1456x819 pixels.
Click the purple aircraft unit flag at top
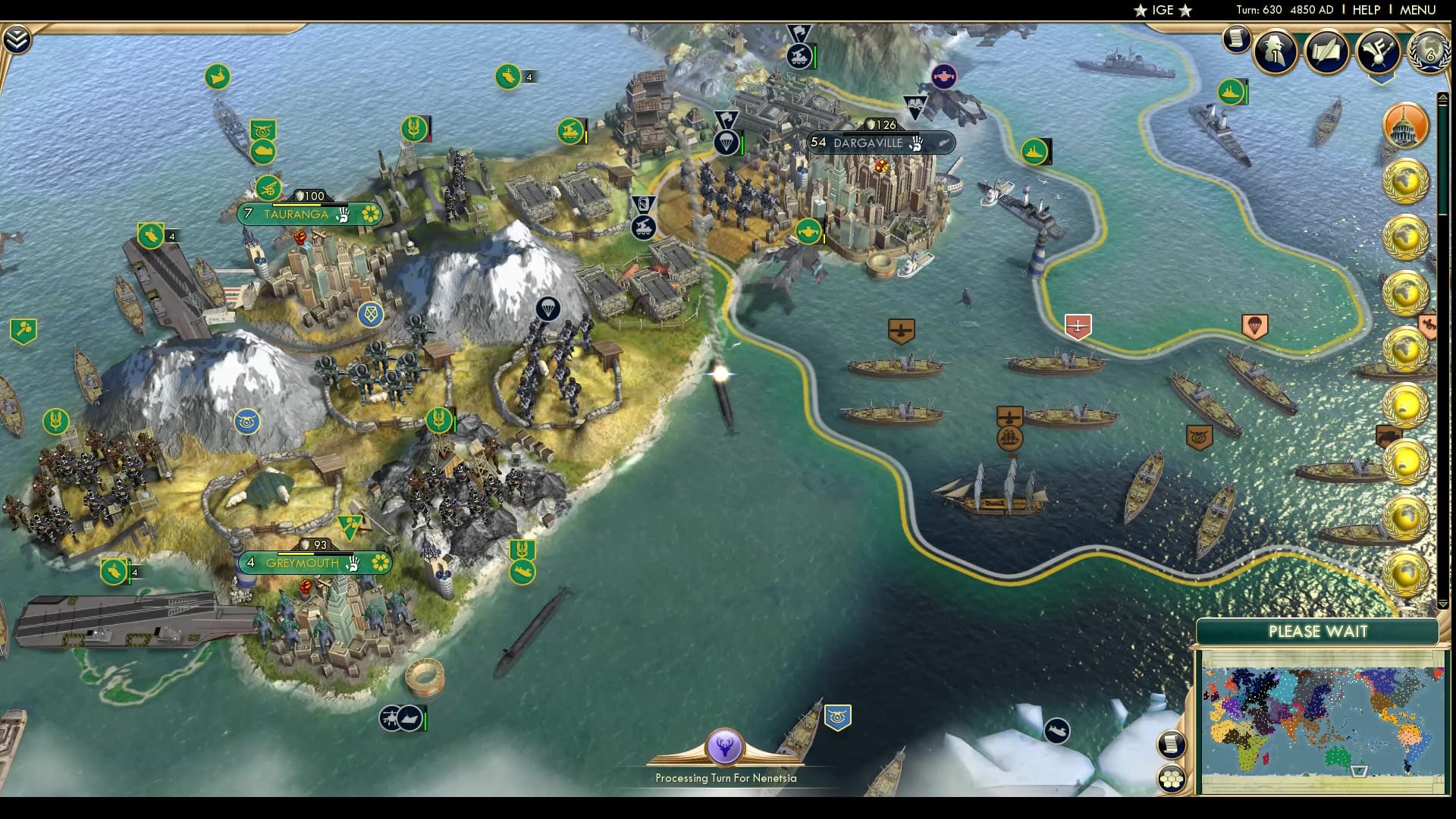click(943, 76)
